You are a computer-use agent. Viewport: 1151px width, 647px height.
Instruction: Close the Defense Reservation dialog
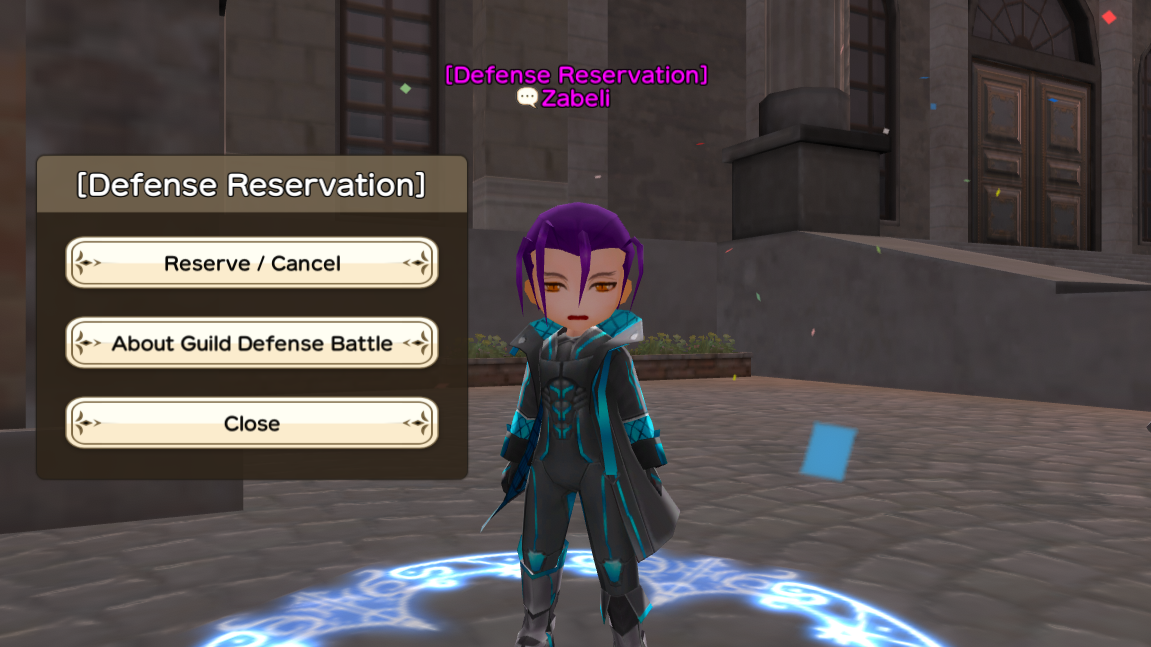click(x=252, y=423)
